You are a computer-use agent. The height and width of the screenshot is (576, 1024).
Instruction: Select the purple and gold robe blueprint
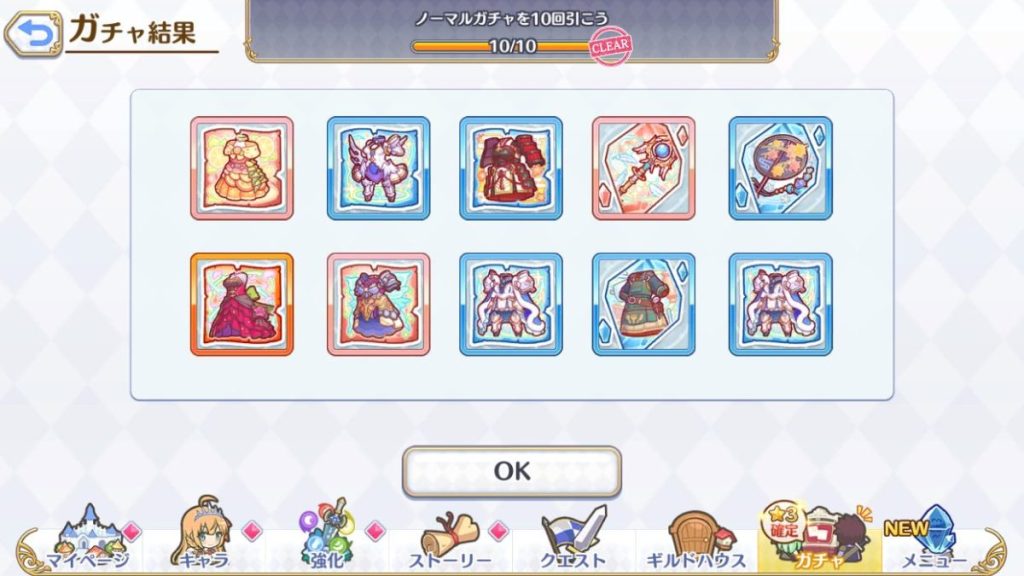(x=378, y=304)
